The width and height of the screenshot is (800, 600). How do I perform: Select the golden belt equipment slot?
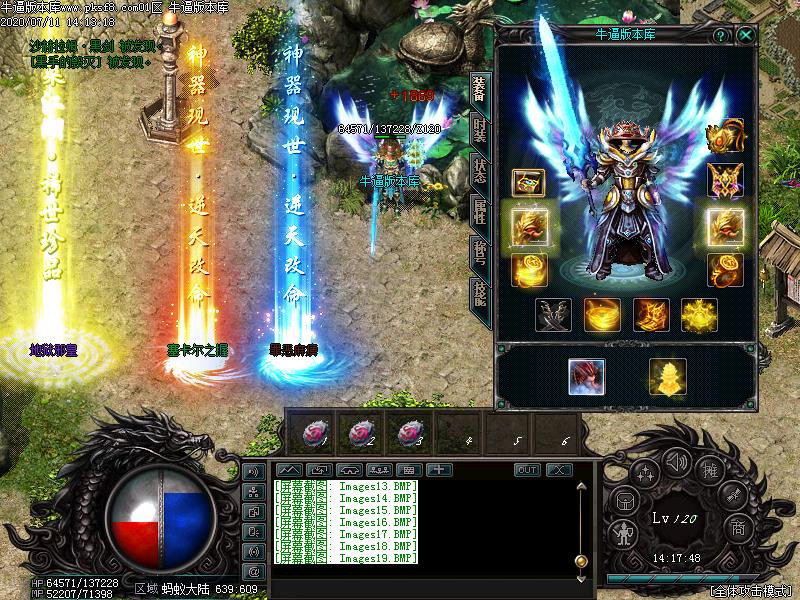tap(602, 315)
